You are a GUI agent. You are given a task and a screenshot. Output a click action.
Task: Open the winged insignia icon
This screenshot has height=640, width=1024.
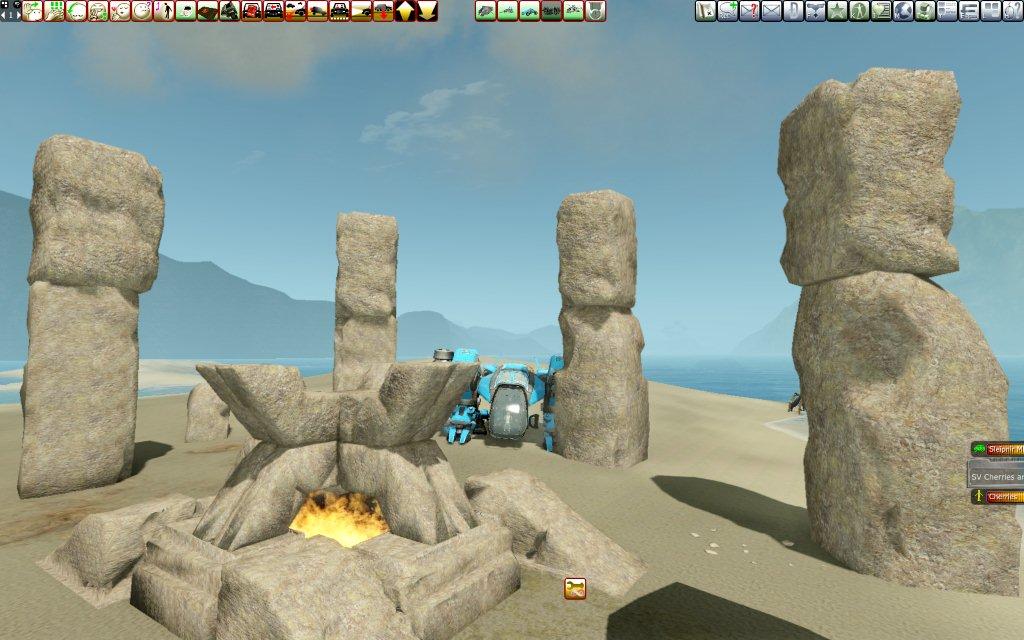(x=815, y=11)
